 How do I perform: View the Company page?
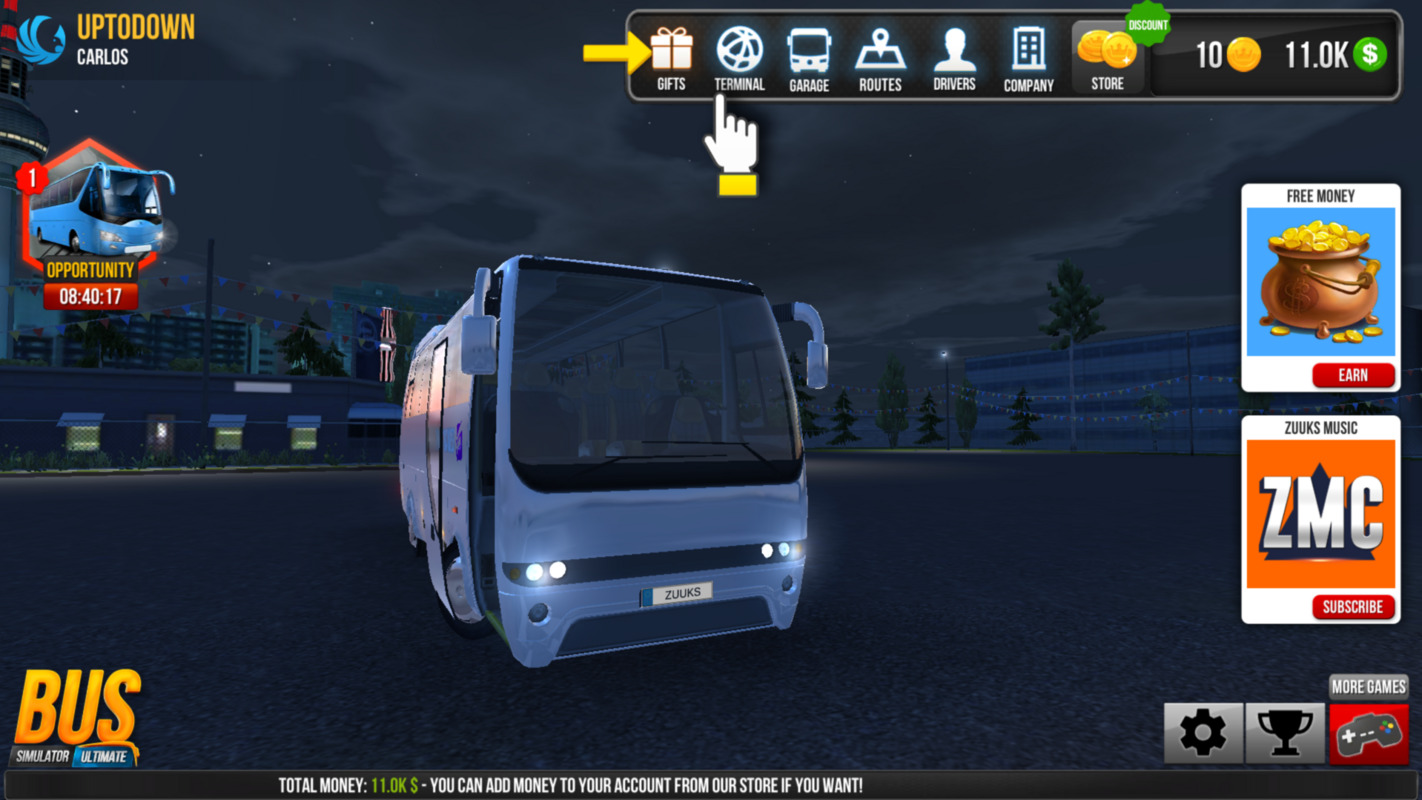click(1028, 58)
